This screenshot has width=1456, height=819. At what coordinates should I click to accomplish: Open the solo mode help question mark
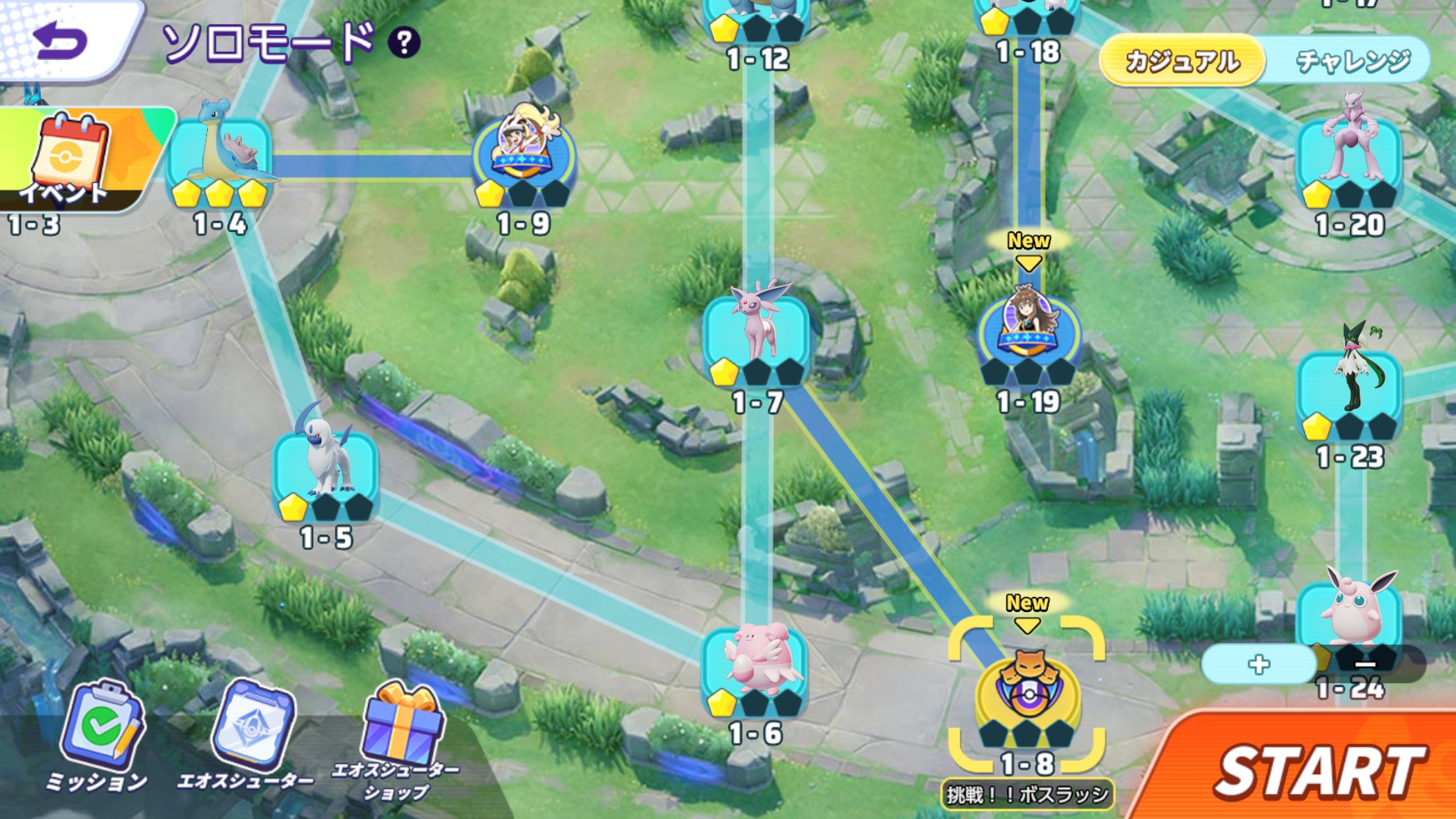[x=404, y=43]
